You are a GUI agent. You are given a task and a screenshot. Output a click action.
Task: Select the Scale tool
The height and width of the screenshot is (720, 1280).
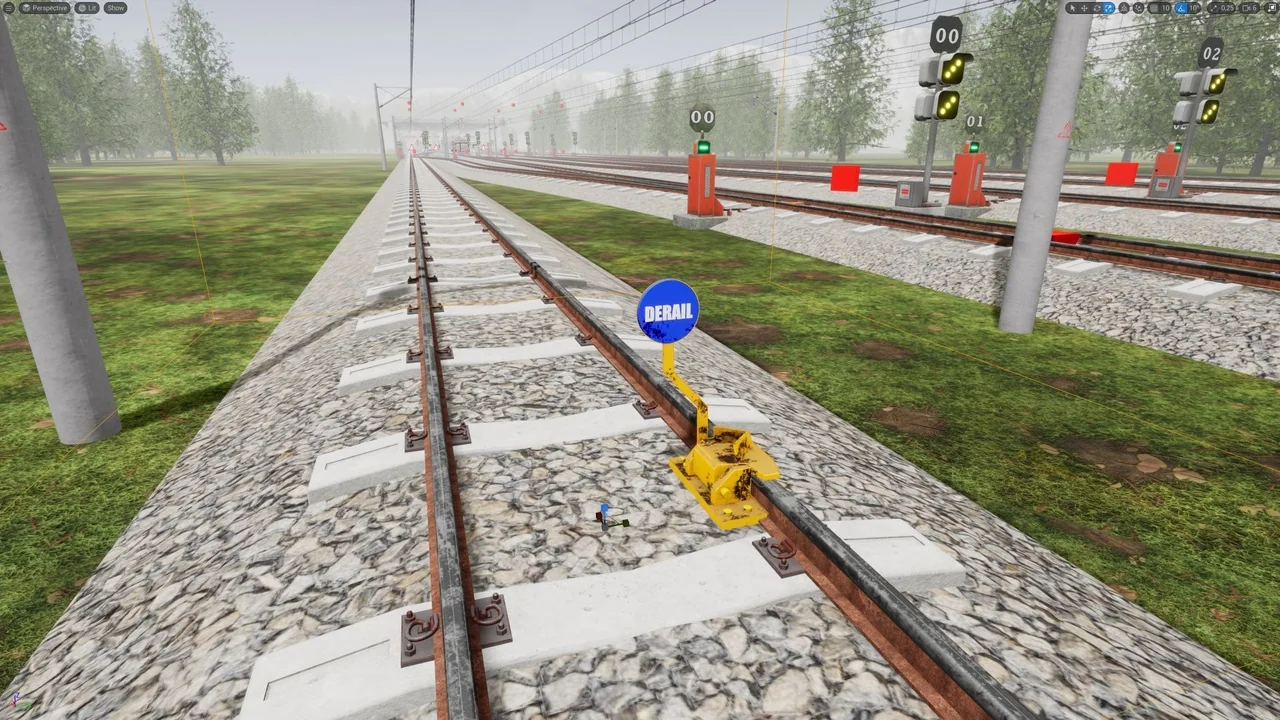click(1108, 7)
